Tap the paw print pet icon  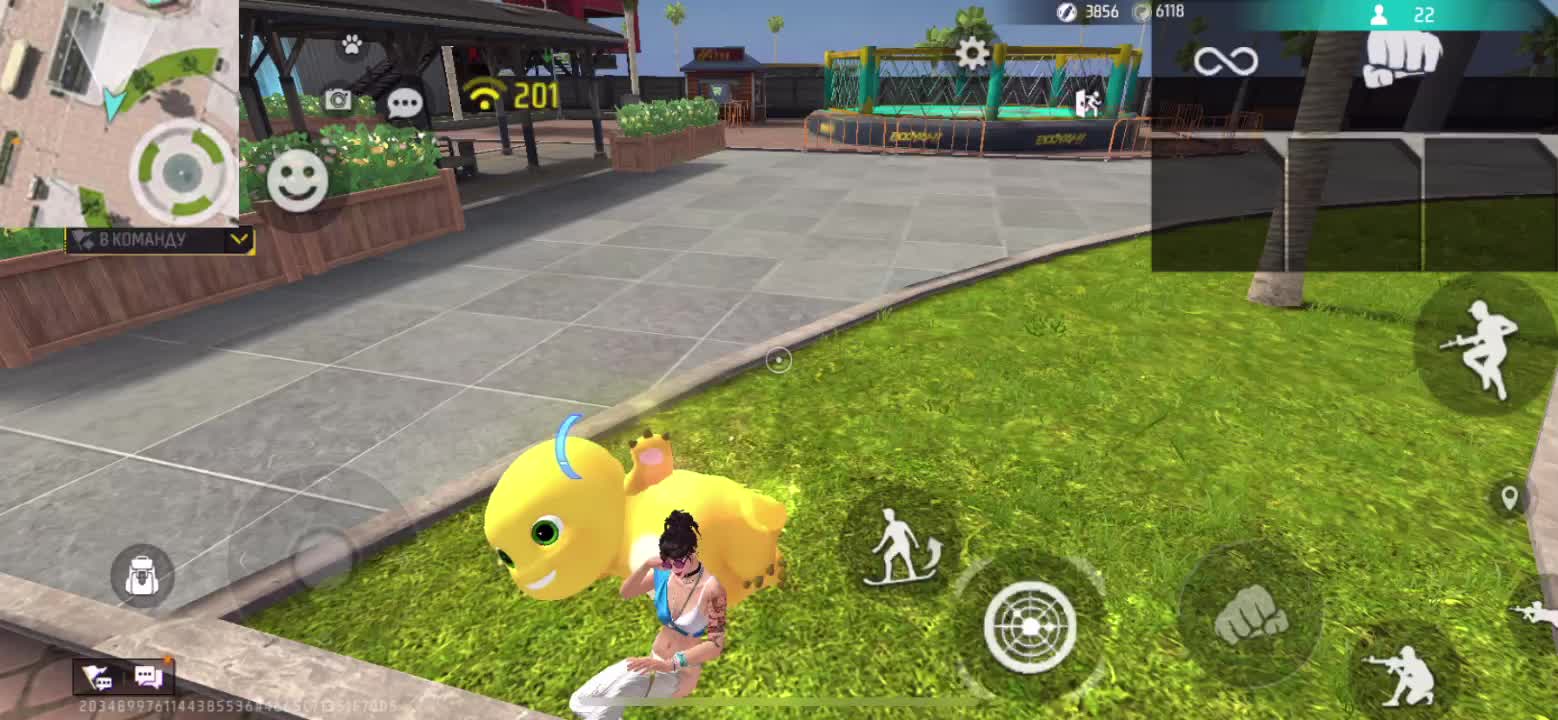351,44
